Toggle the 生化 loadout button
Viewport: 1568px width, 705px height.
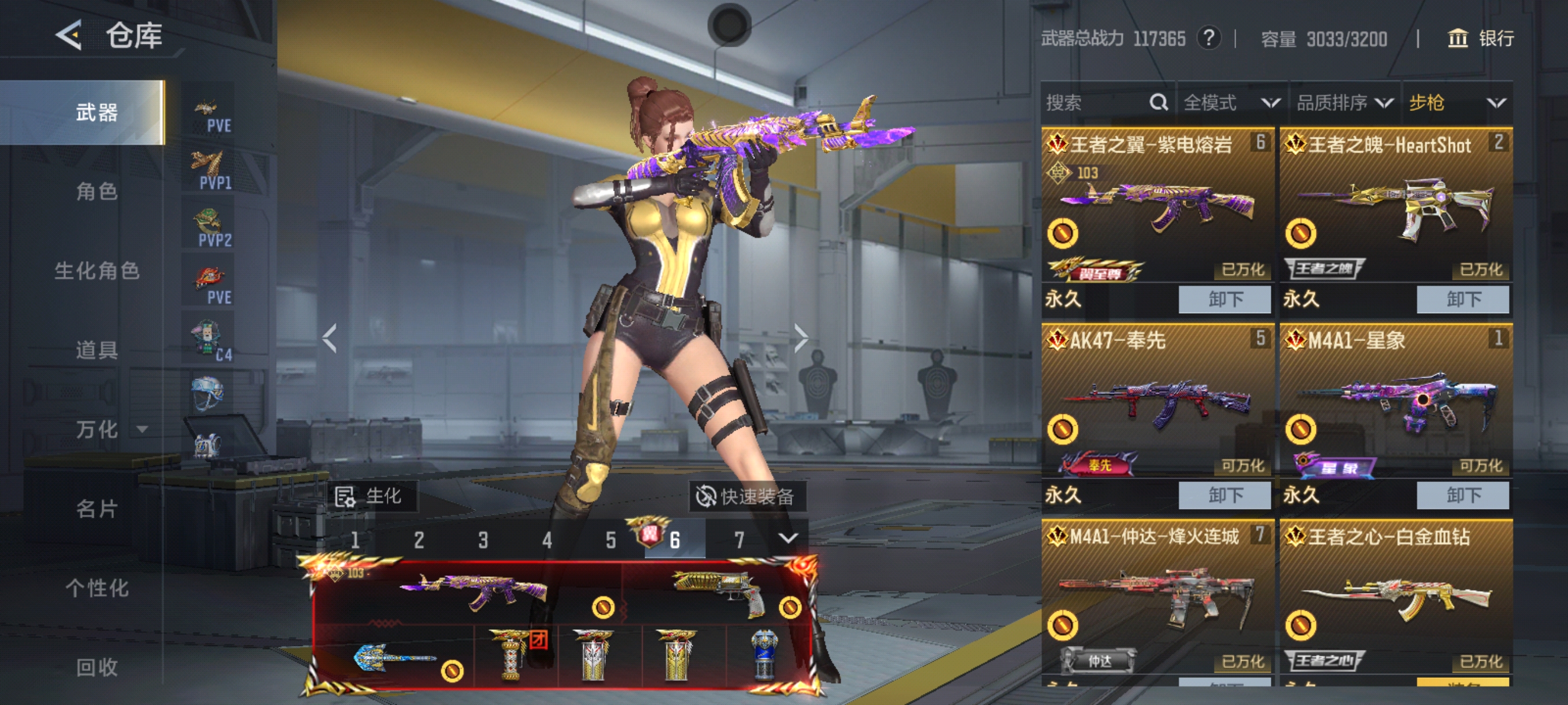370,496
